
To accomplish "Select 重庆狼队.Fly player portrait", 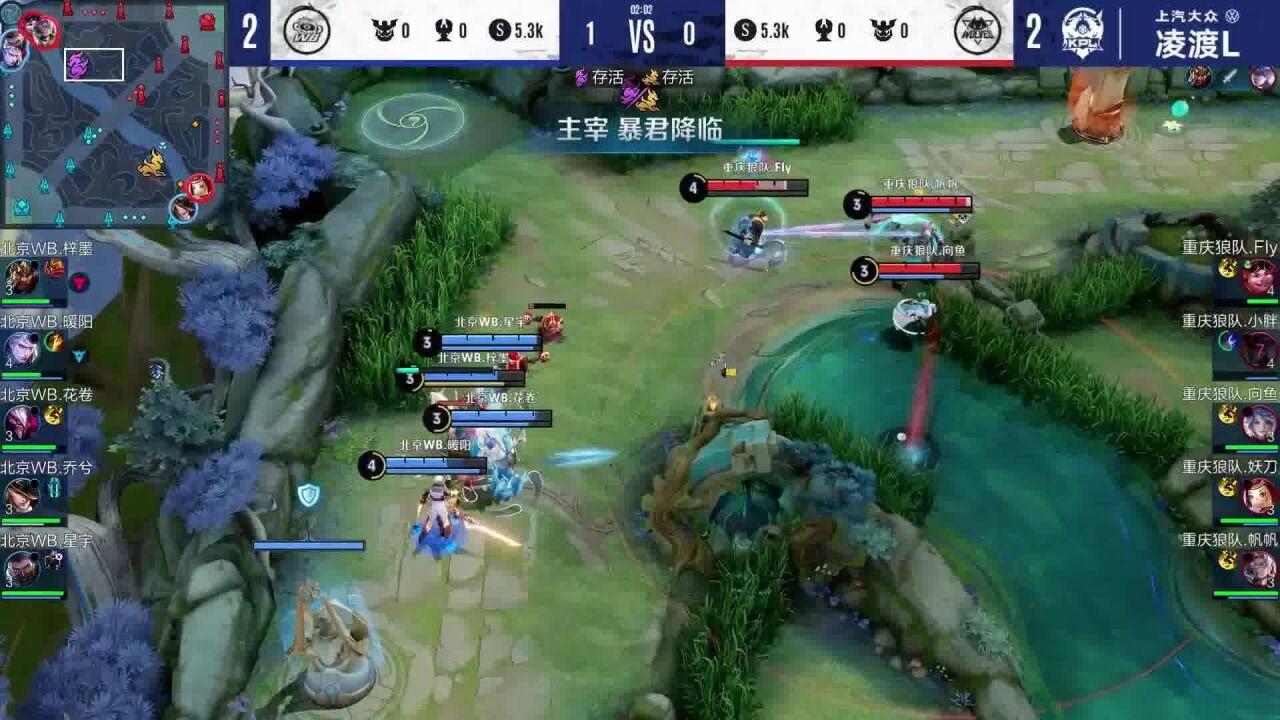I will coord(1258,276).
